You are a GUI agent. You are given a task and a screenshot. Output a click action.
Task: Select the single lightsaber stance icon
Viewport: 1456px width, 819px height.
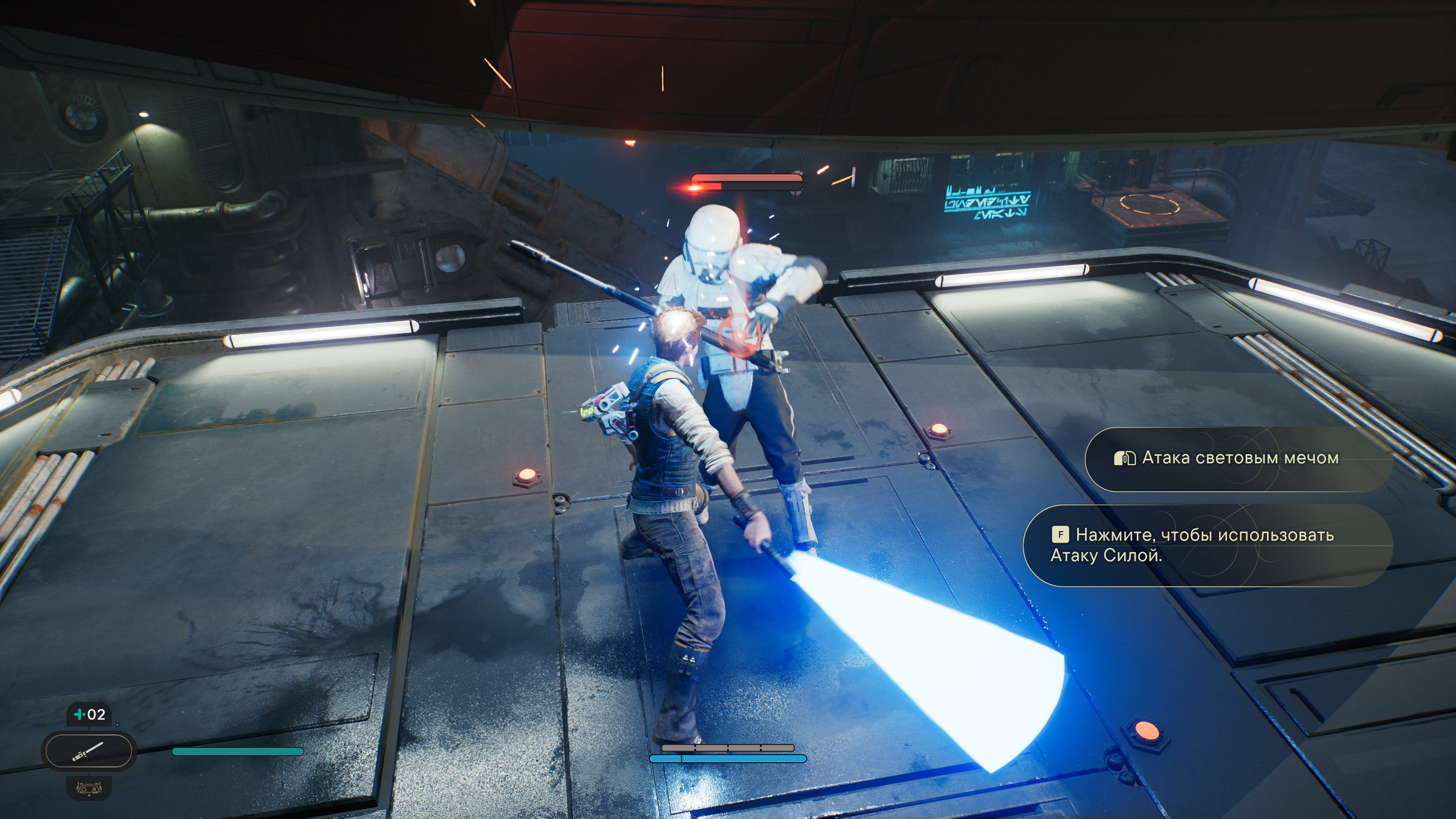pyautogui.click(x=88, y=751)
